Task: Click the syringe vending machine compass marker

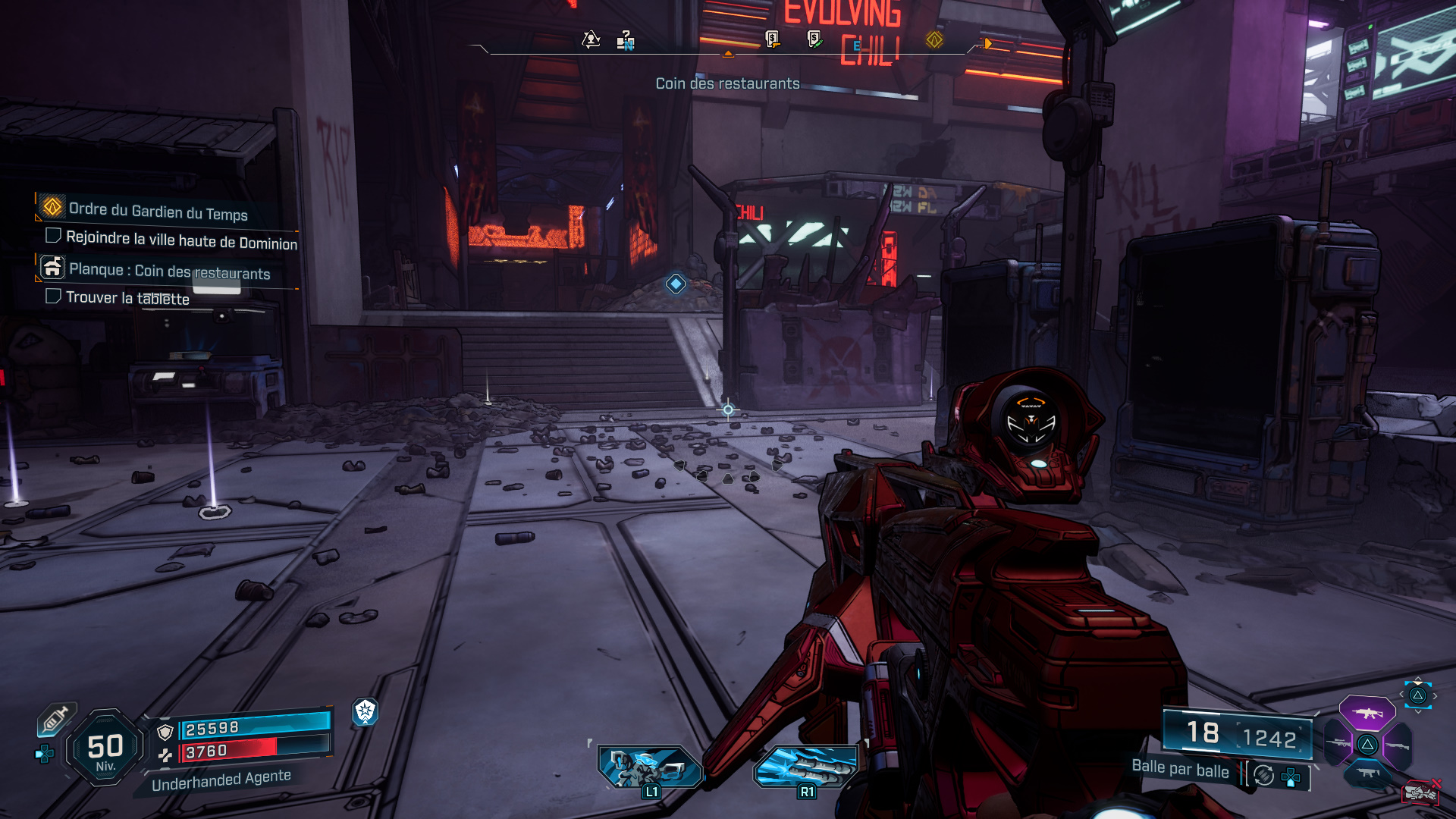Action: [814, 39]
